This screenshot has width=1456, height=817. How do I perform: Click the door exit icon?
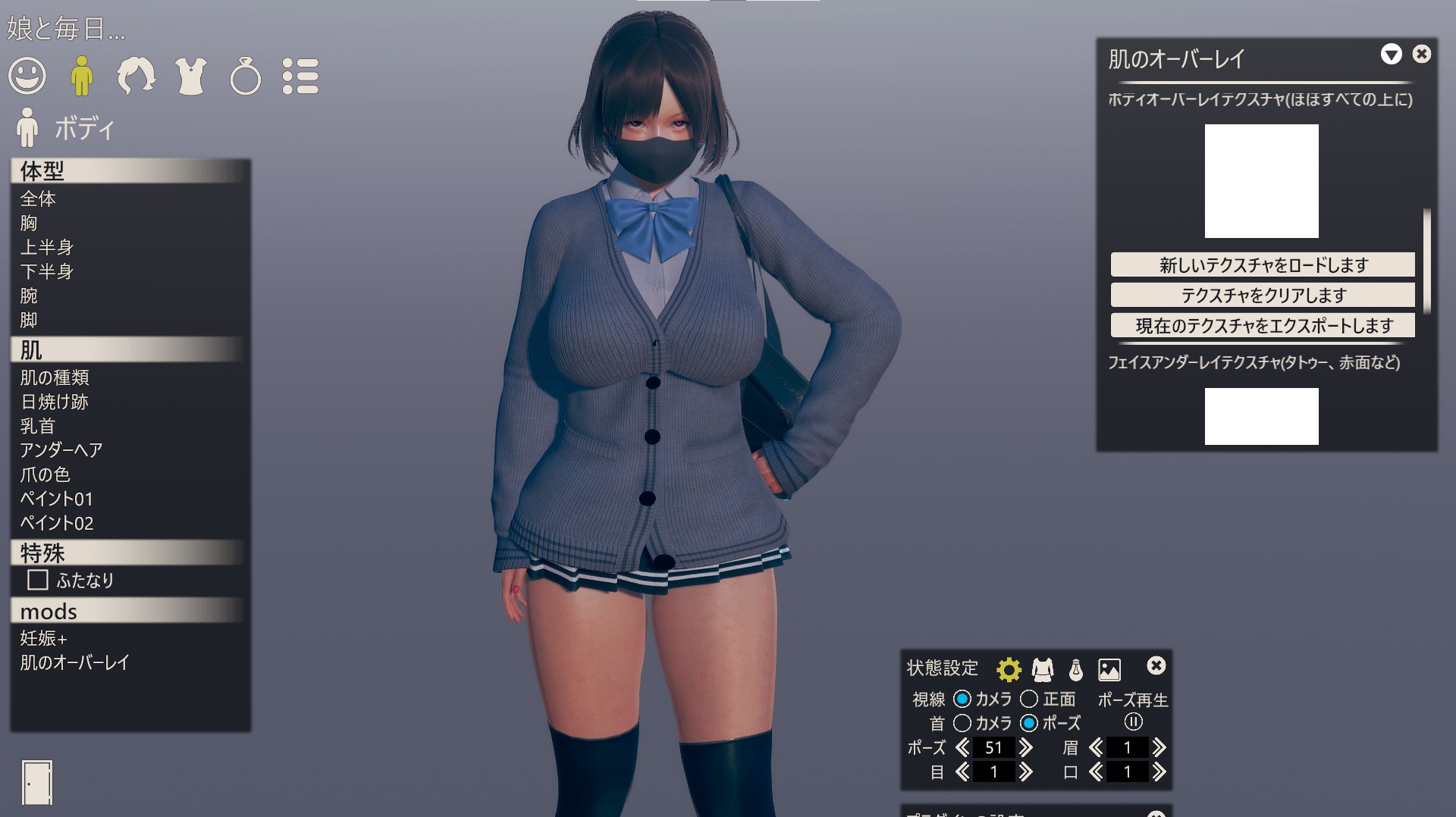tap(37, 782)
